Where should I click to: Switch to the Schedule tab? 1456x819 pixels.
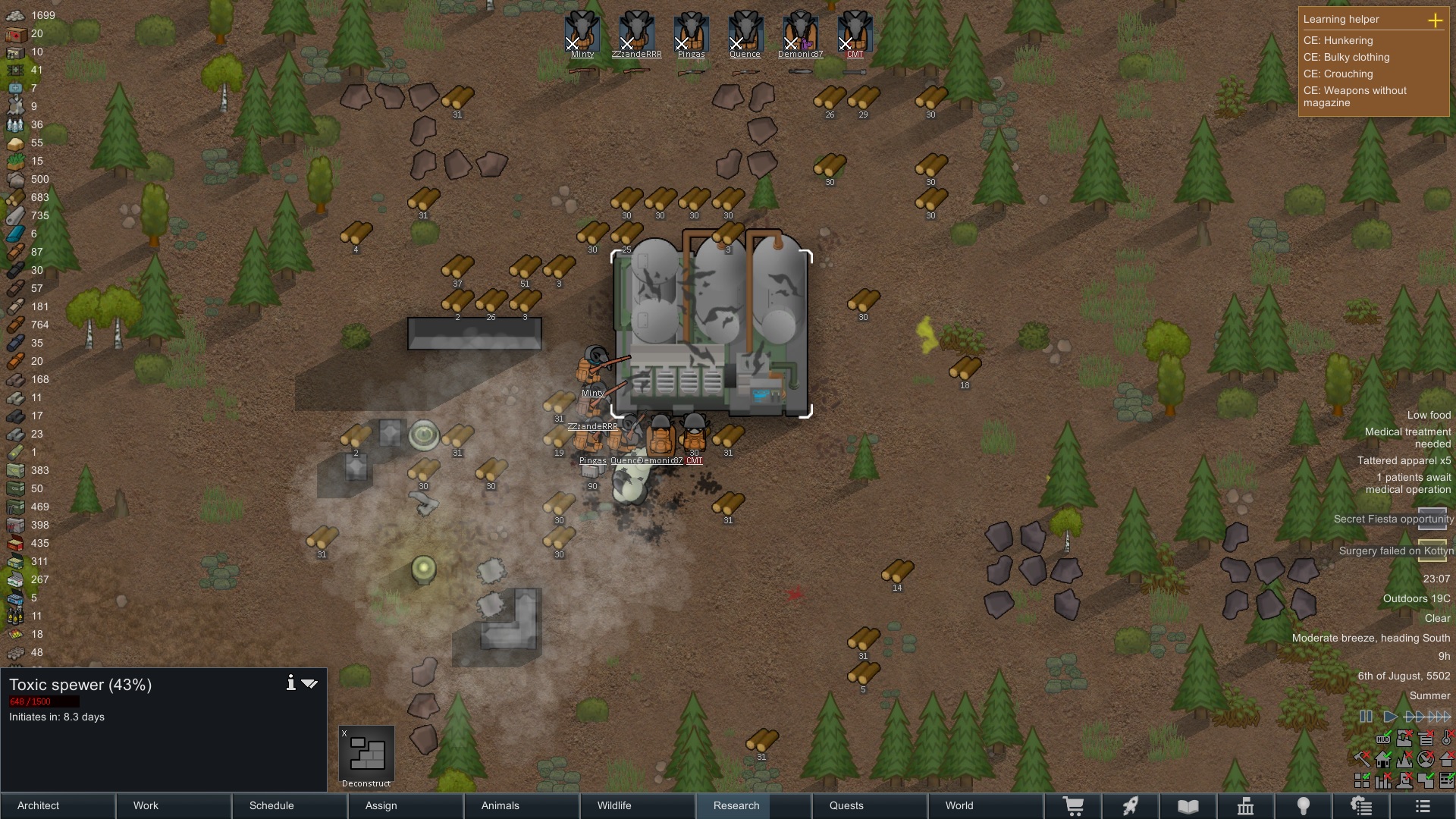[290, 805]
